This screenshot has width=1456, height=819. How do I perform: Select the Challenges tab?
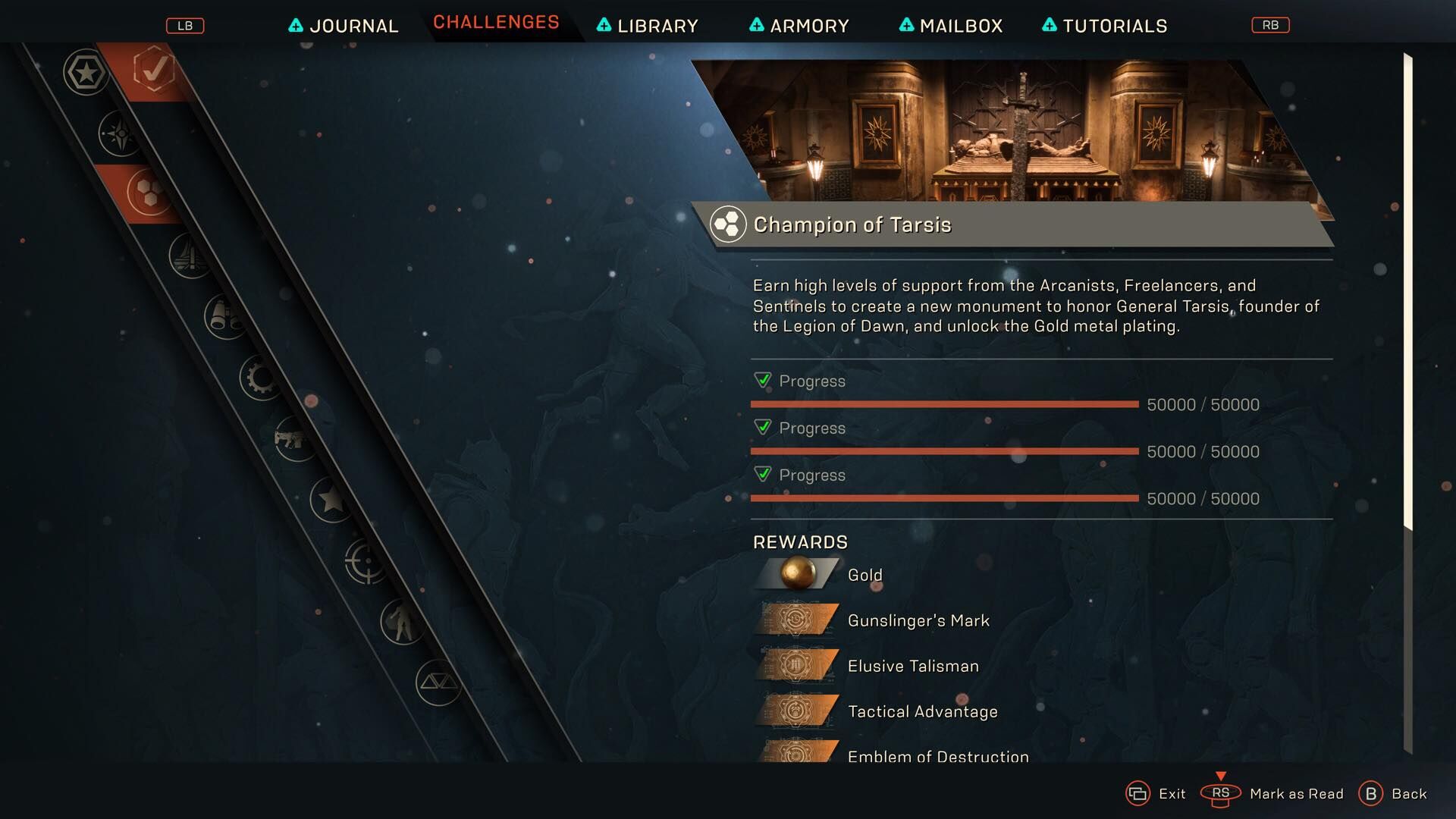pyautogui.click(x=496, y=23)
